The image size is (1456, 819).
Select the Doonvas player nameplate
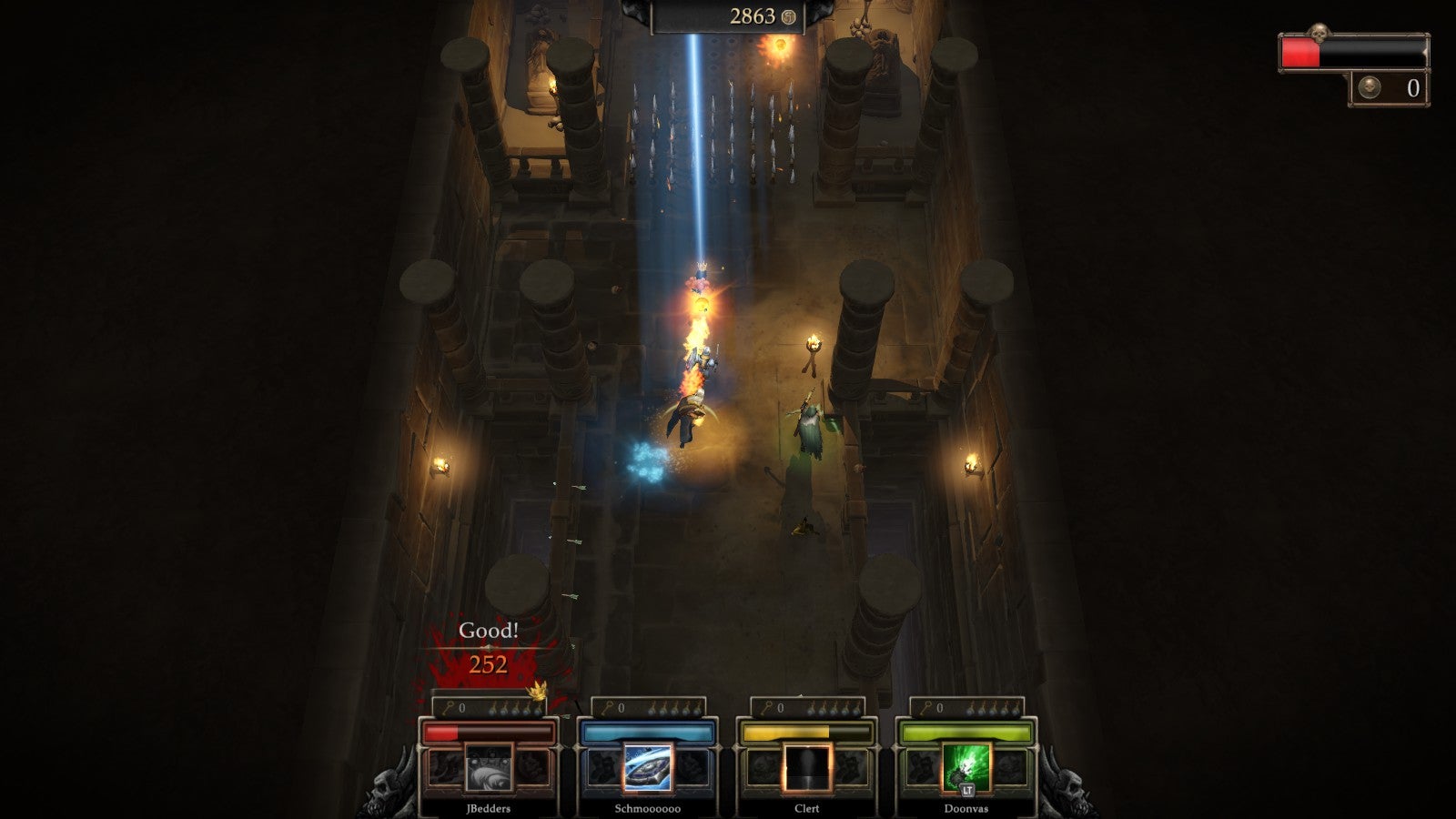point(966,806)
